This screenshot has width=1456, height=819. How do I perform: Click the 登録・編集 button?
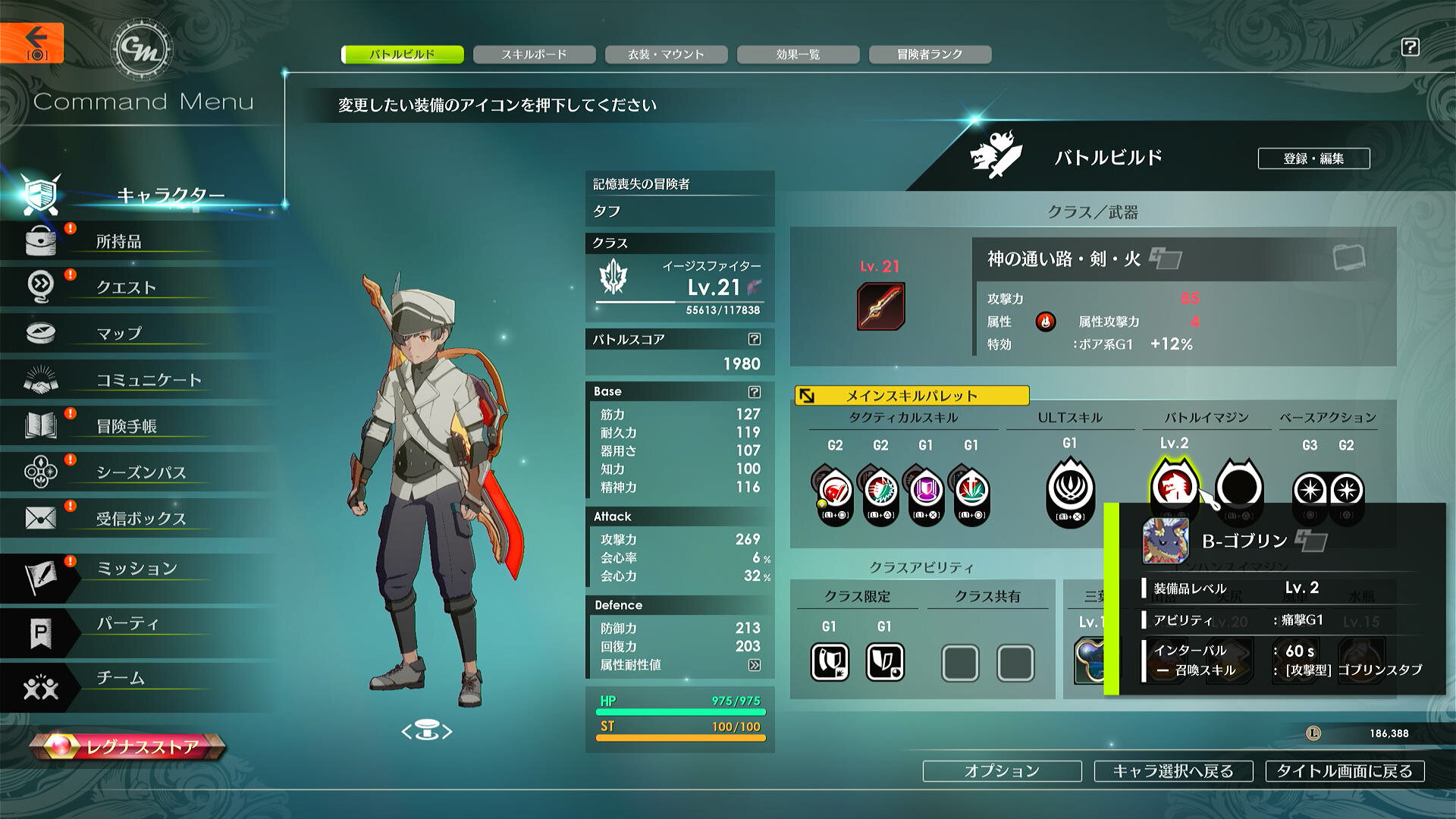click(x=1313, y=158)
